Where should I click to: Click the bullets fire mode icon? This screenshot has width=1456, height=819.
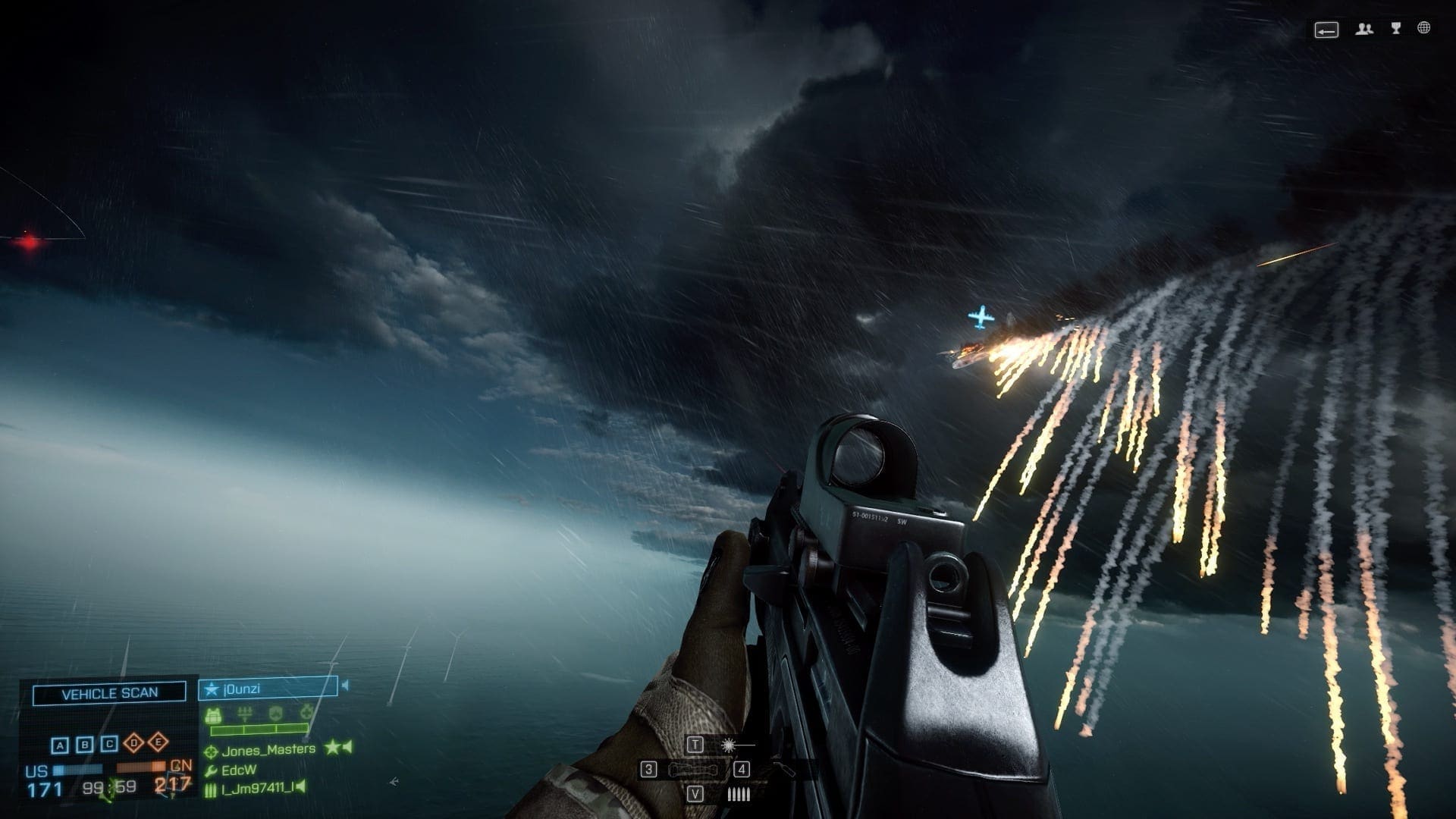[x=738, y=795]
